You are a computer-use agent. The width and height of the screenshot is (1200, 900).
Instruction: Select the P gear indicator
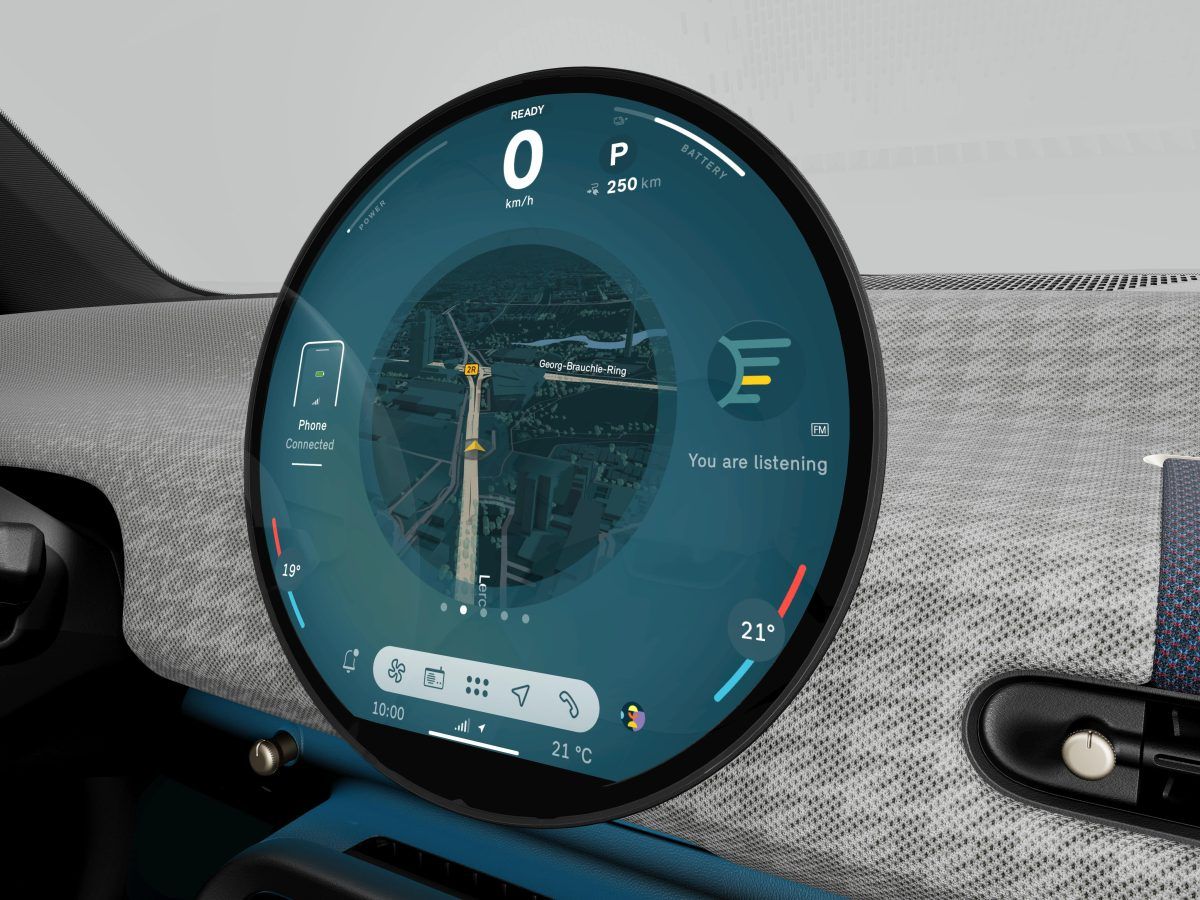pyautogui.click(x=619, y=155)
